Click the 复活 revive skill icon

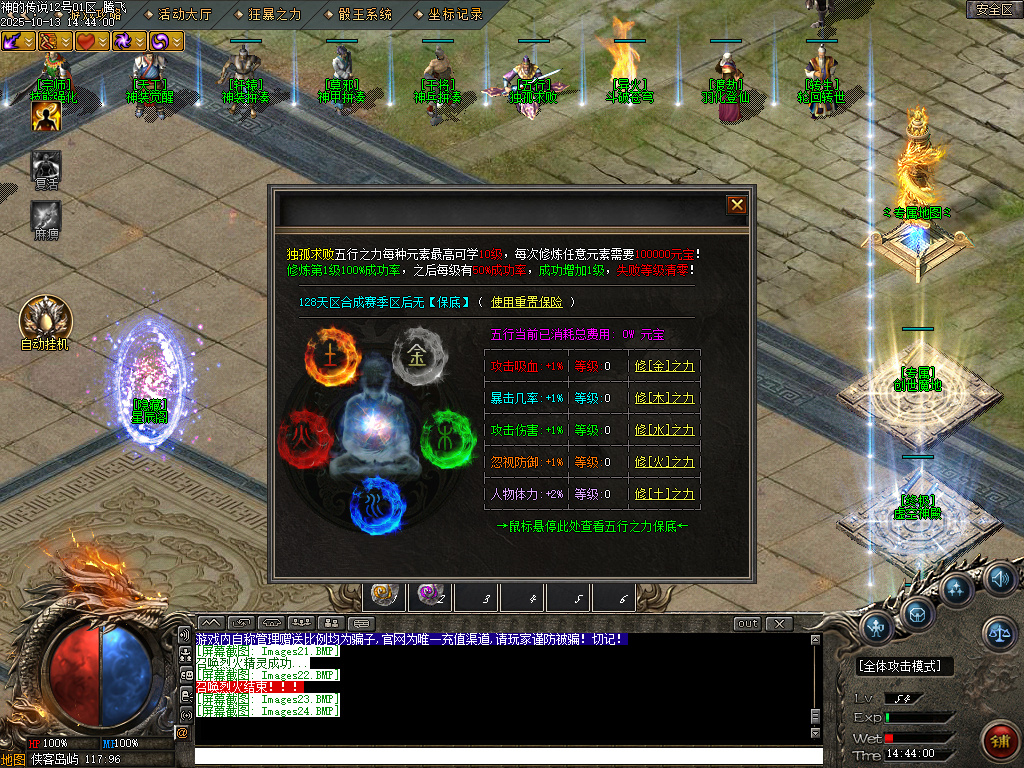click(46, 165)
